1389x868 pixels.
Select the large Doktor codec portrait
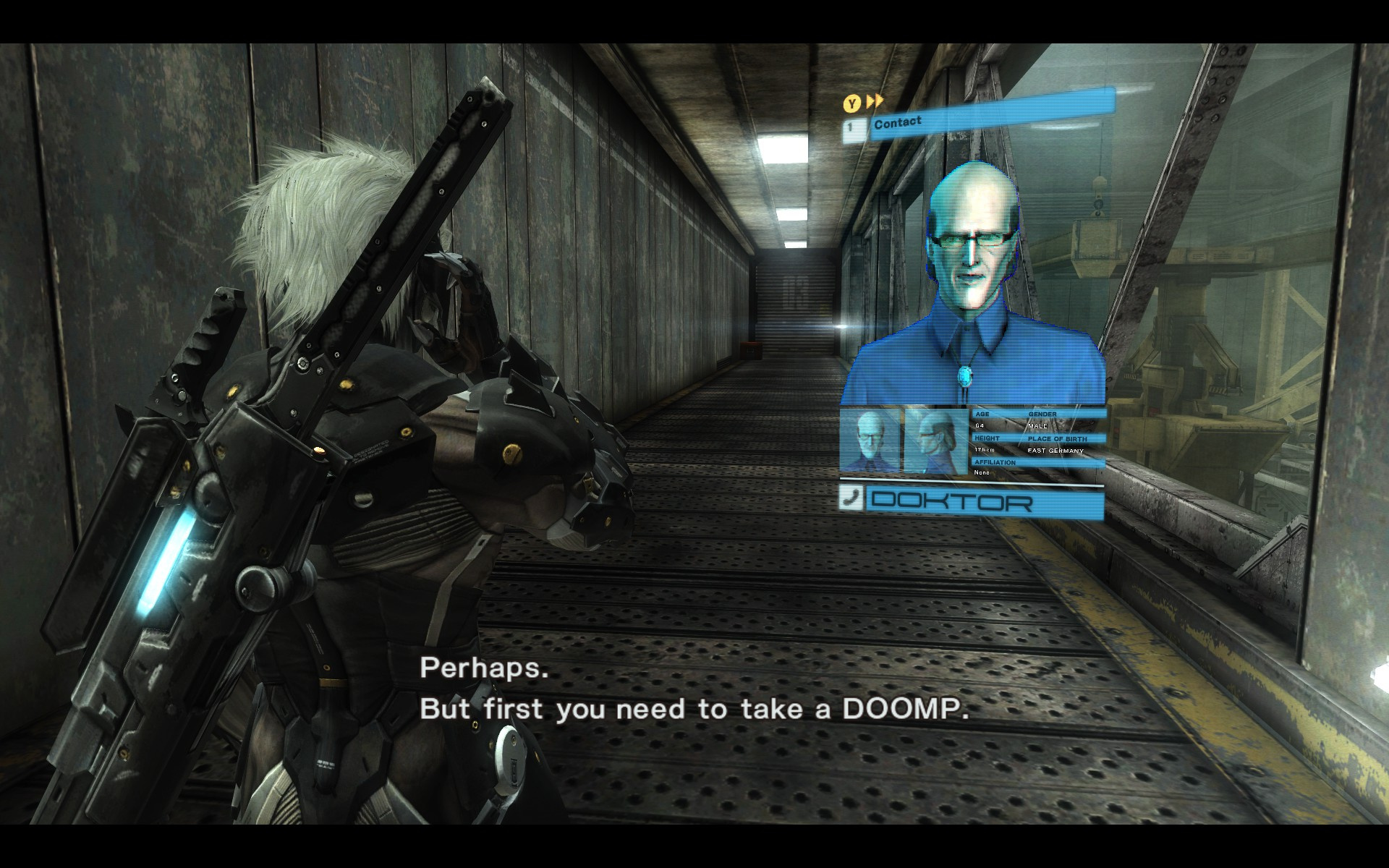click(975, 289)
